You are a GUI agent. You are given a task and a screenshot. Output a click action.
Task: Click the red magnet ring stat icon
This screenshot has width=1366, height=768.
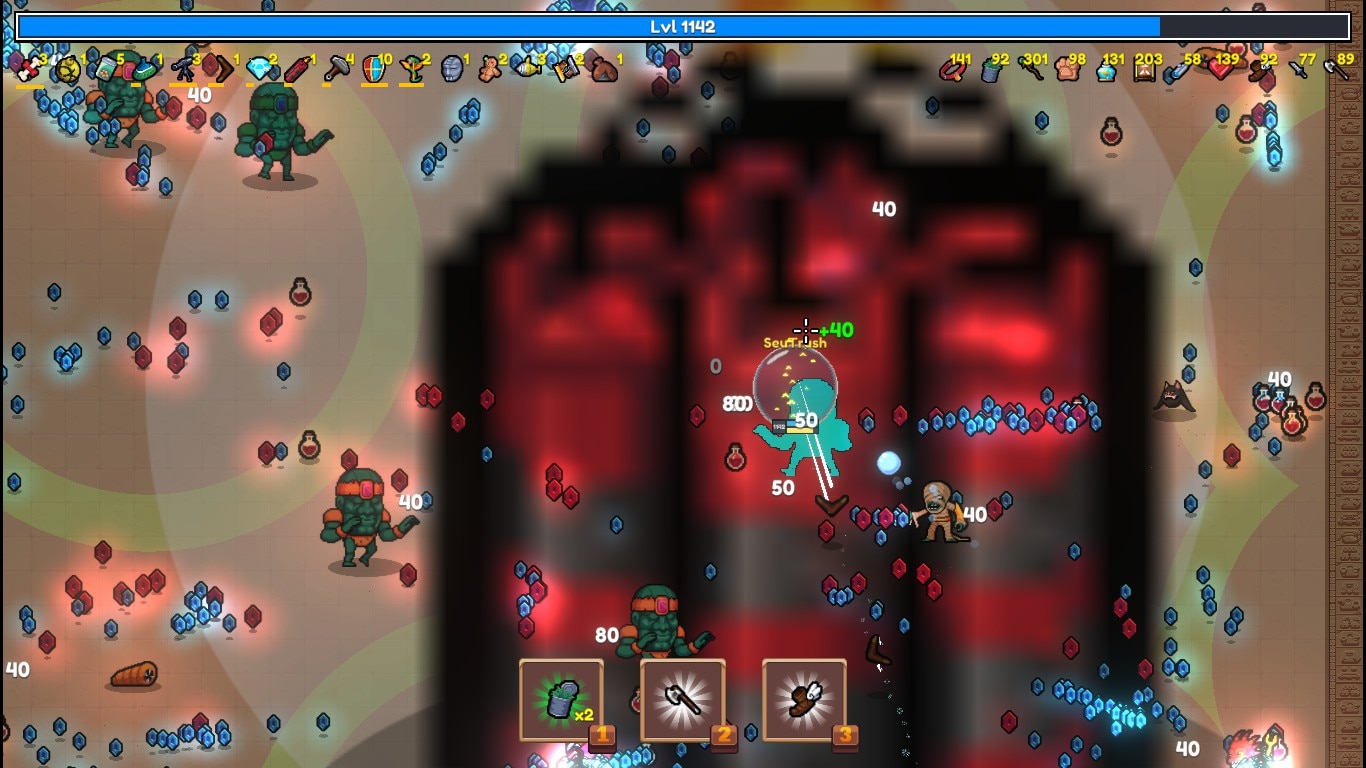pyautogui.click(x=952, y=69)
